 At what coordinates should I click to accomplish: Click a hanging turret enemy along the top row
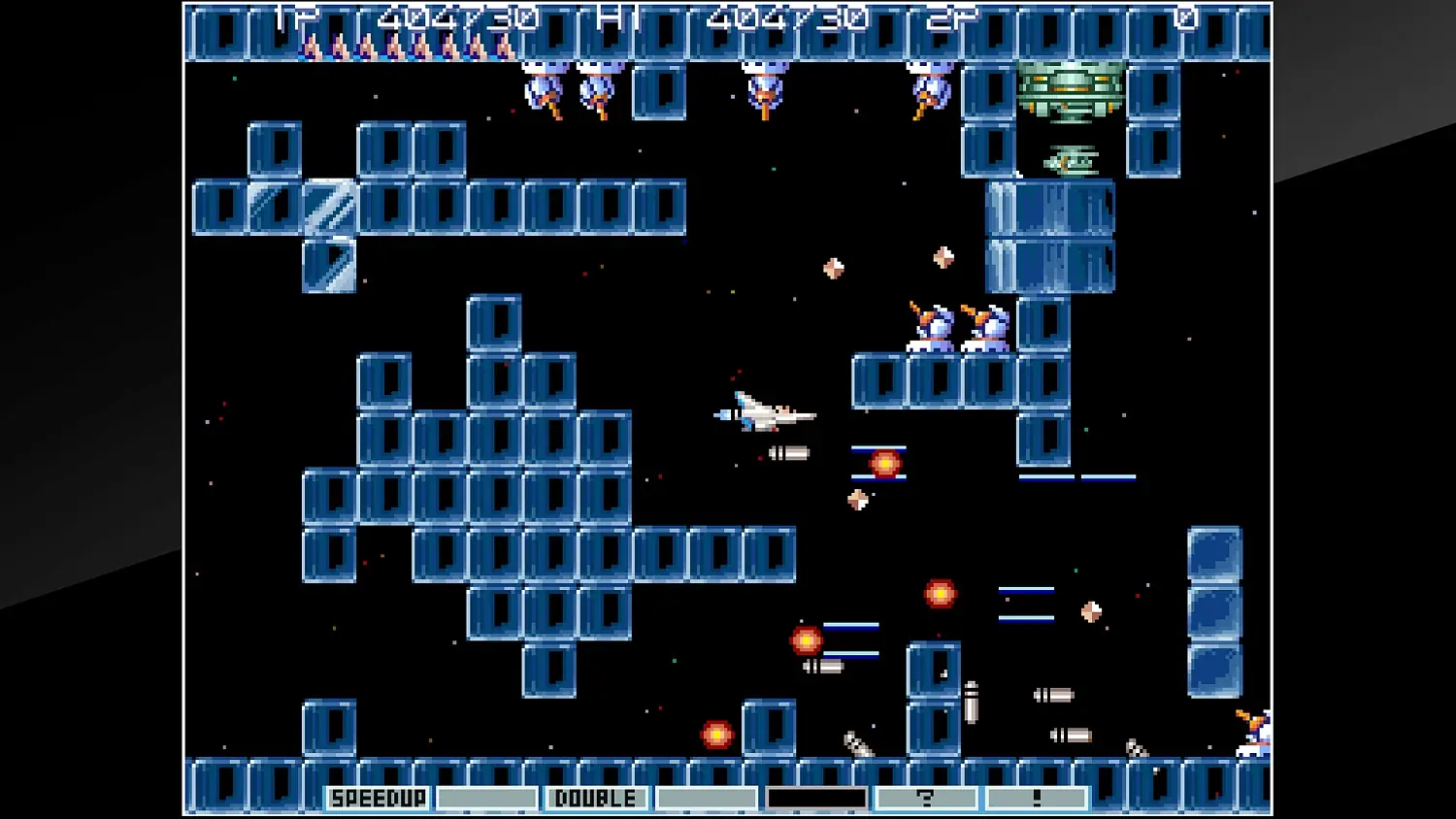pyautogui.click(x=764, y=87)
